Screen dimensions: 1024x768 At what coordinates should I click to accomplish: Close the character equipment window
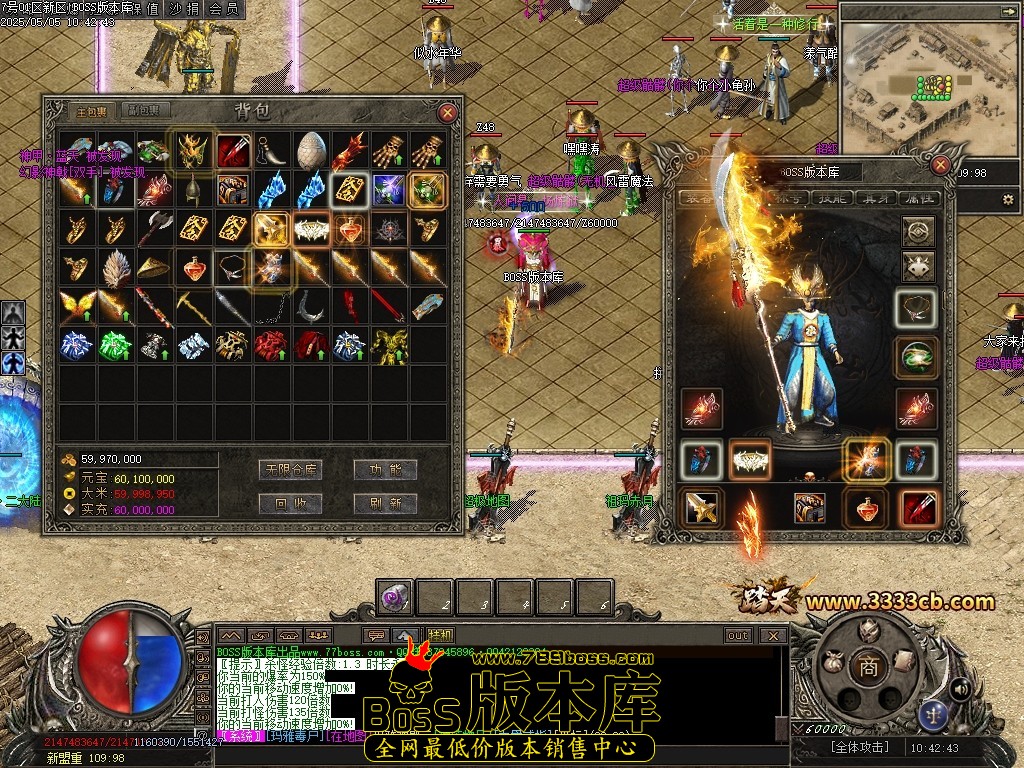coord(941,164)
